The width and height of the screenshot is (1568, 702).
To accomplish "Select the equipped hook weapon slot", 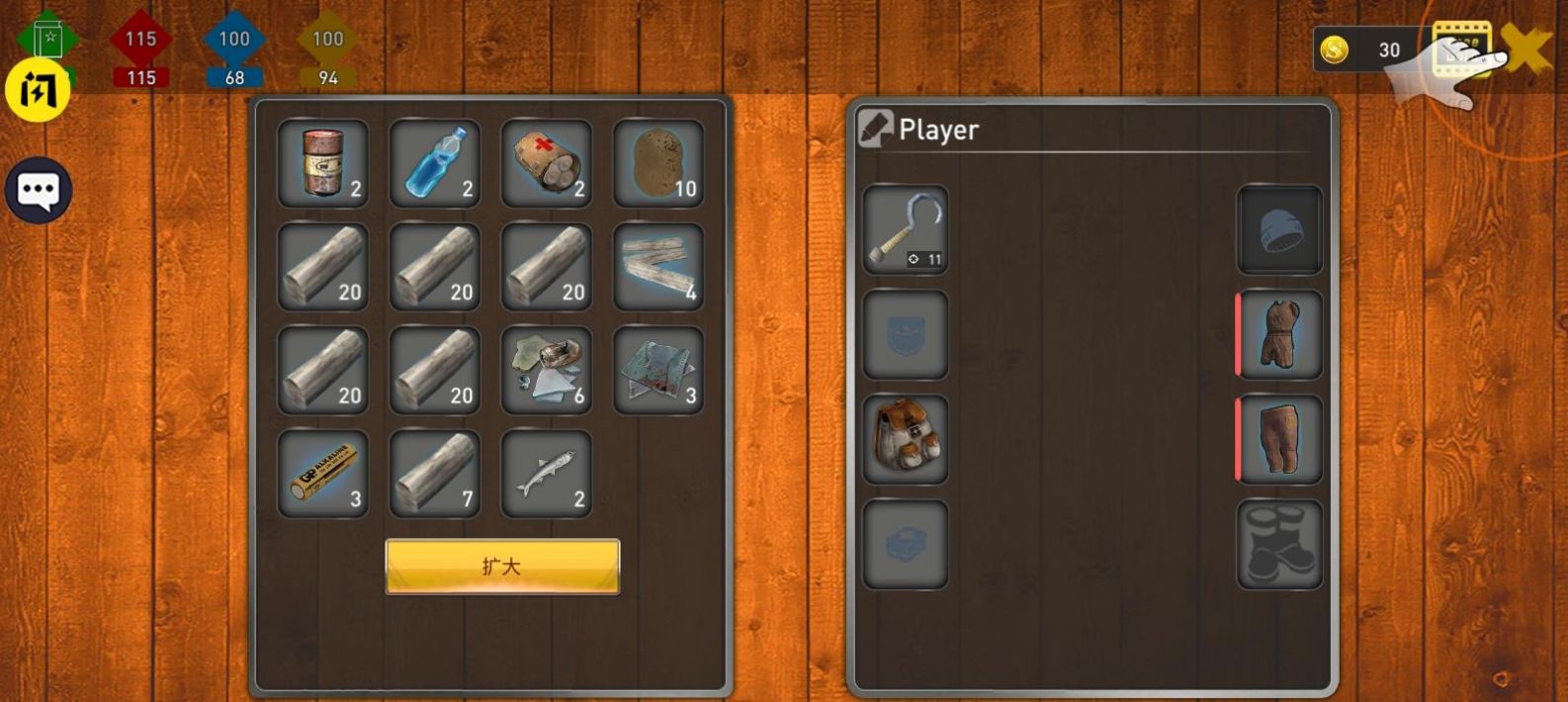I will (x=906, y=230).
